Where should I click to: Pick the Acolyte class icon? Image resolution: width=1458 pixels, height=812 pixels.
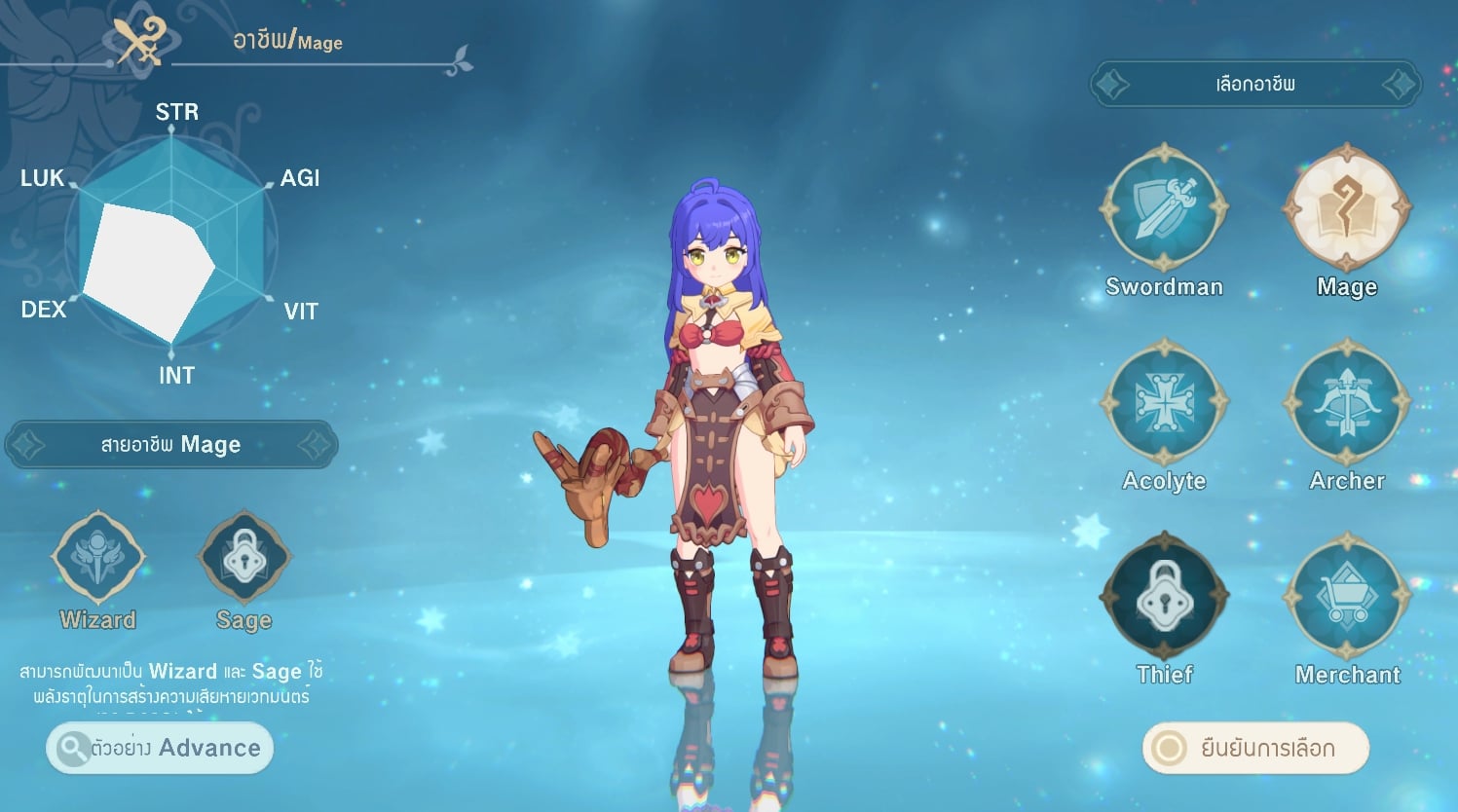[1164, 402]
